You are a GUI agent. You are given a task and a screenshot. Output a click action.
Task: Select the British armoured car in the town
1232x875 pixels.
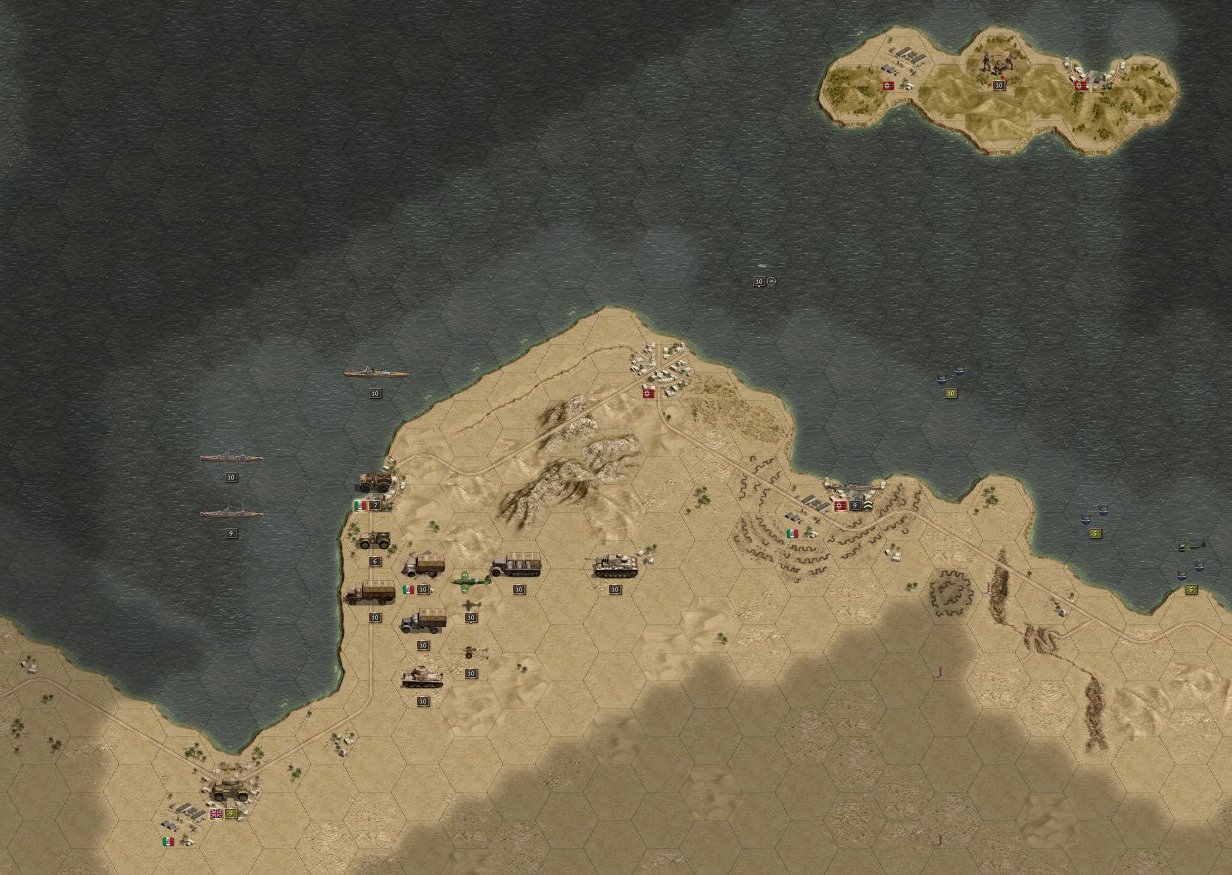point(231,792)
